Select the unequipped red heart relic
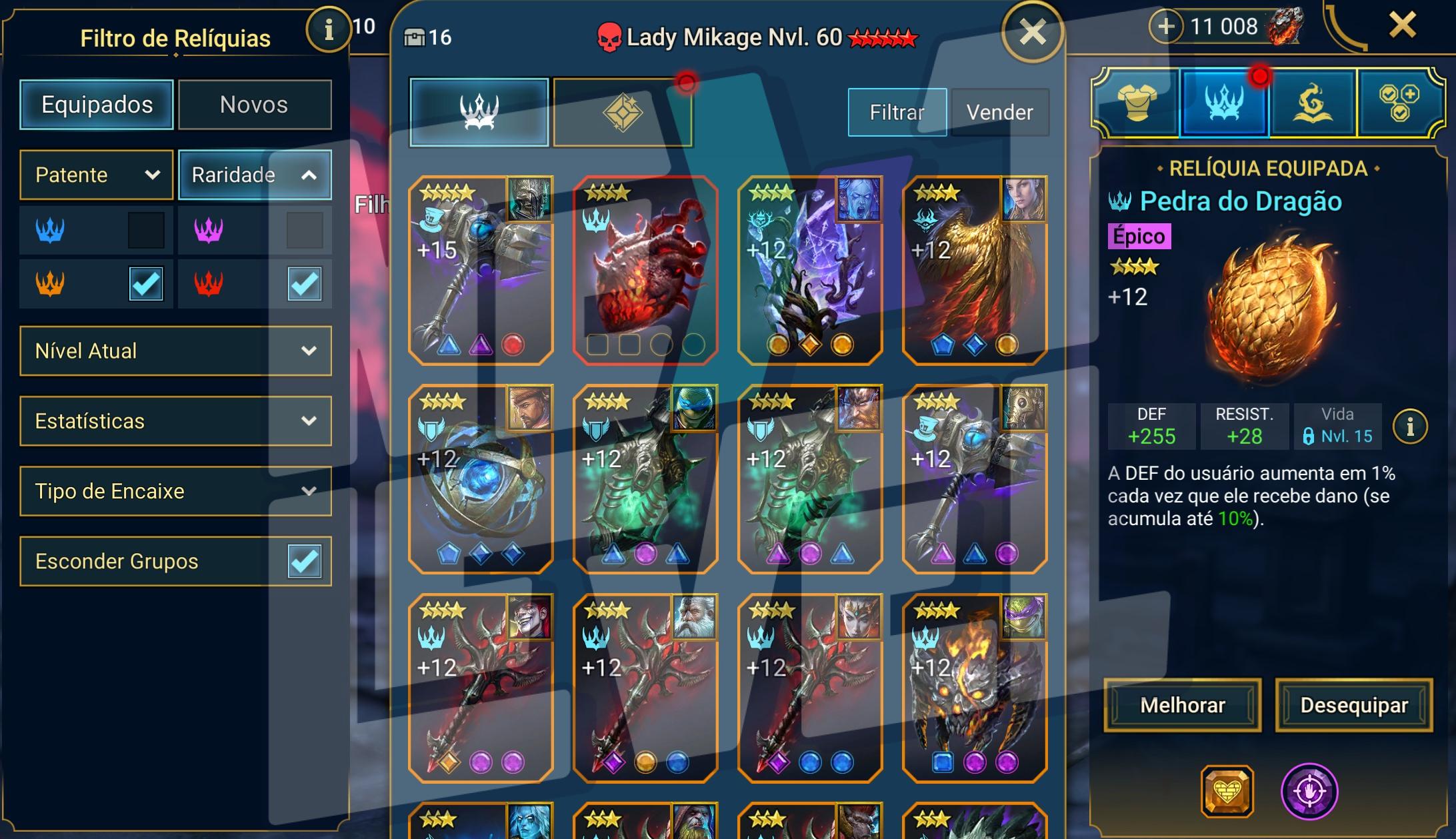This screenshot has height=839, width=1456. point(645,270)
